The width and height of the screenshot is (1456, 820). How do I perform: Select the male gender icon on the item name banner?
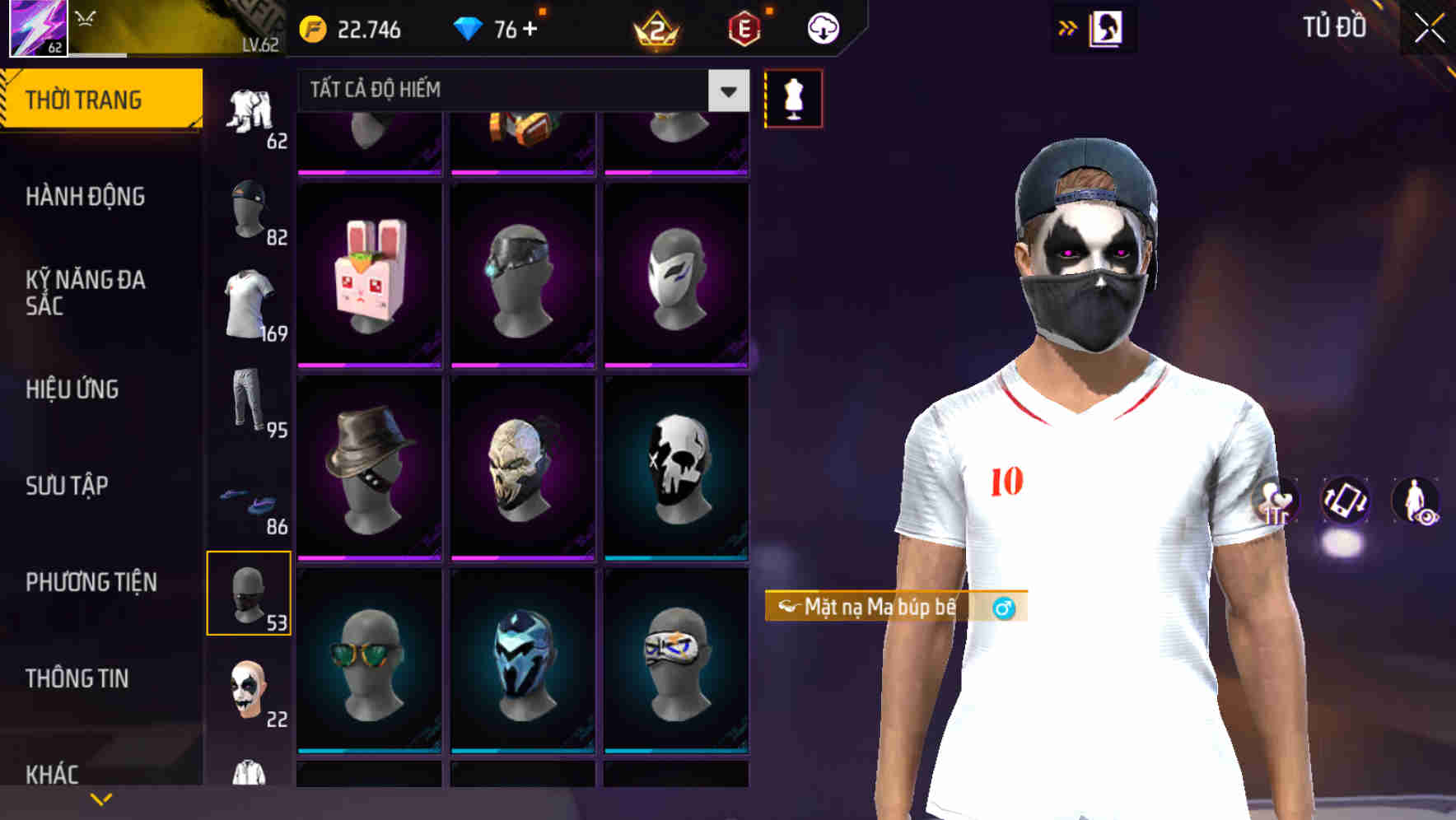coord(1003,608)
